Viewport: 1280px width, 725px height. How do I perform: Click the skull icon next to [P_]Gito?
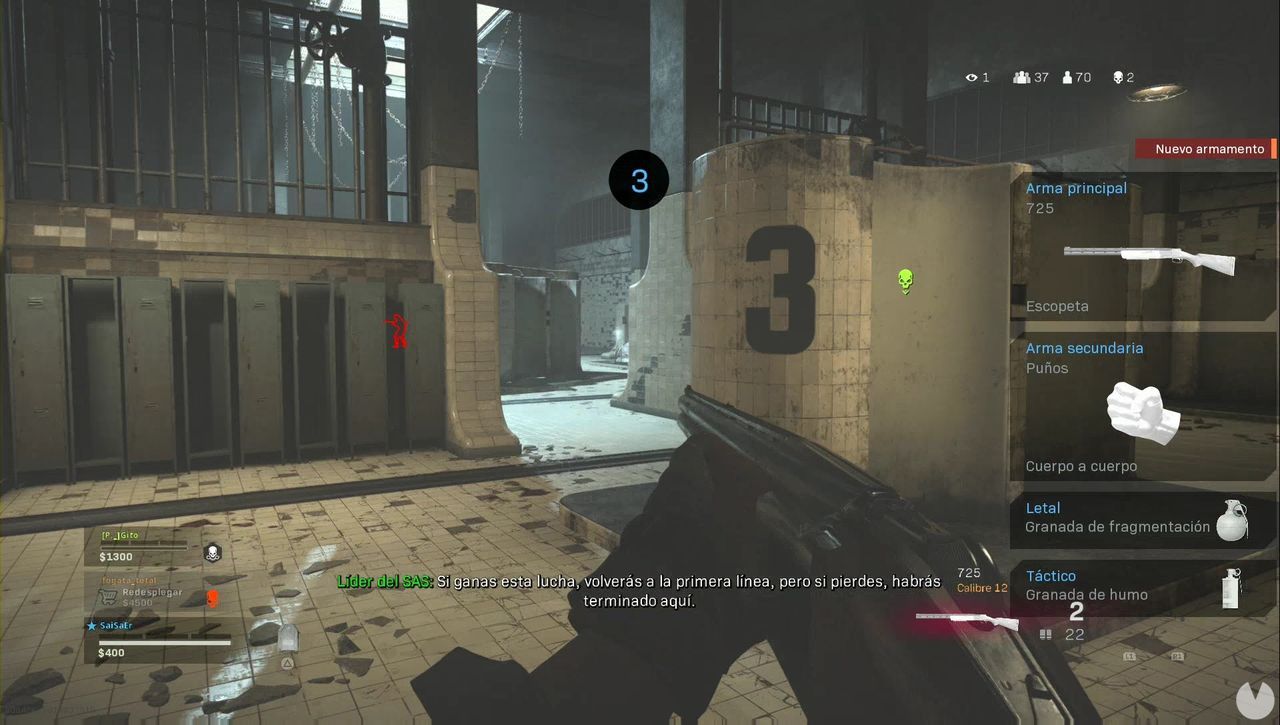[x=212, y=553]
